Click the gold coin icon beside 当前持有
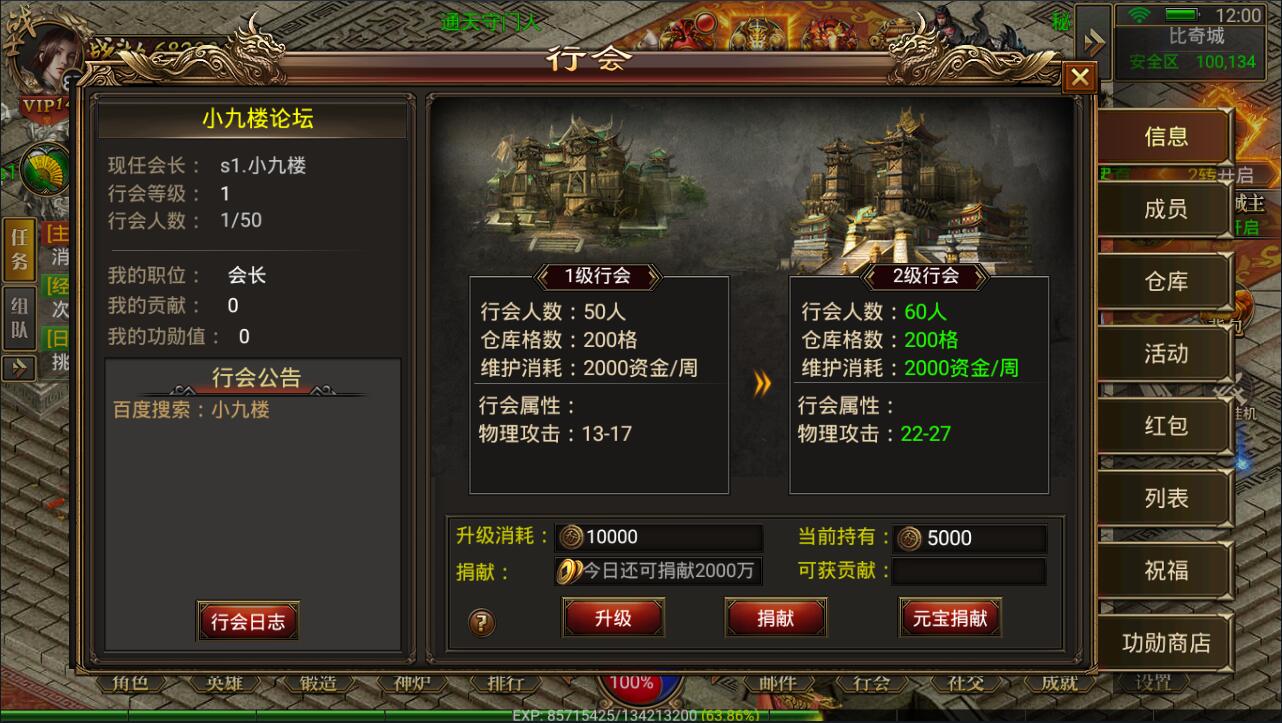This screenshot has width=1282, height=723. (x=911, y=538)
